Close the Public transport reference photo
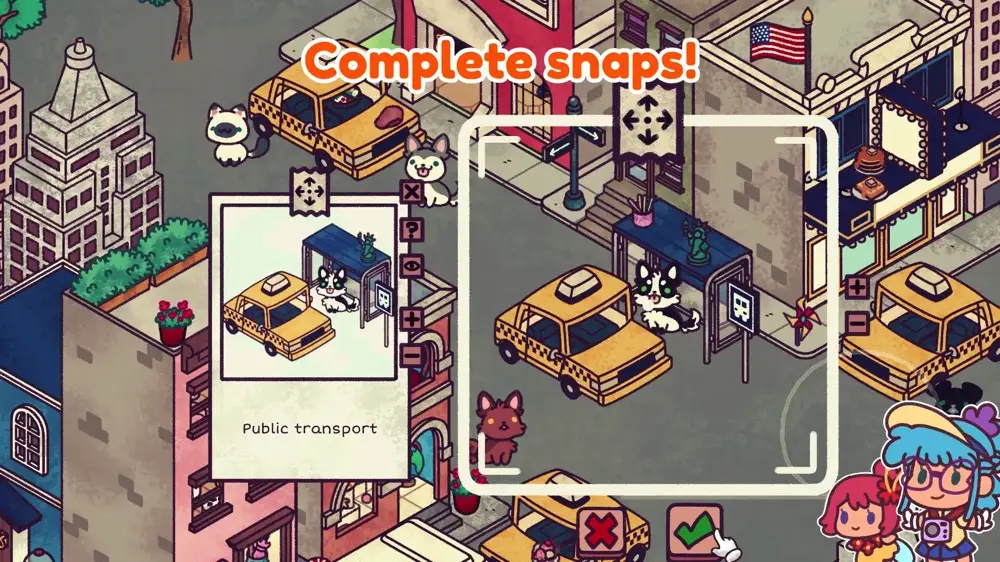 click(411, 193)
